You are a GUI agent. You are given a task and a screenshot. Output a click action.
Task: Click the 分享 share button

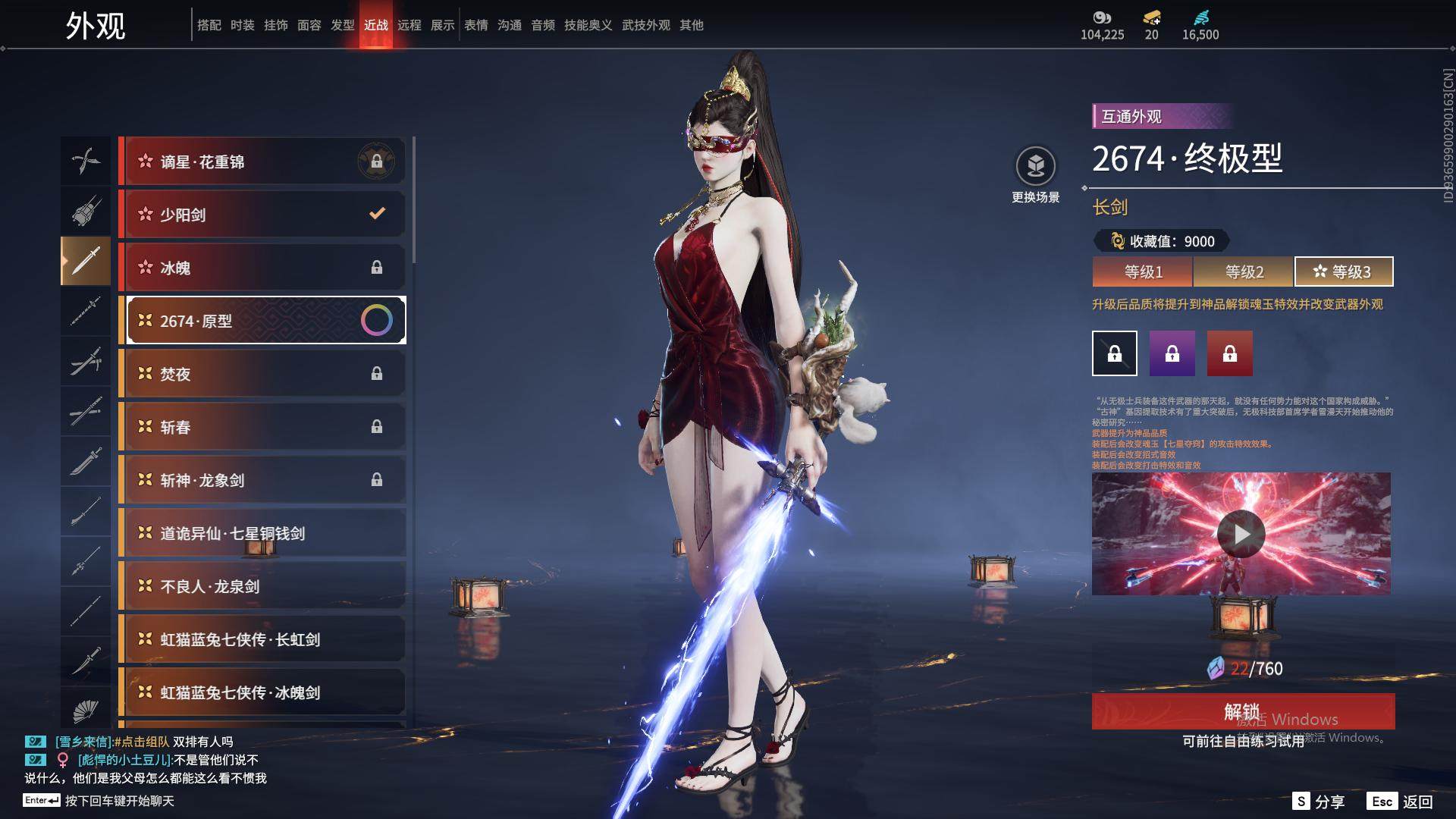click(x=1319, y=802)
